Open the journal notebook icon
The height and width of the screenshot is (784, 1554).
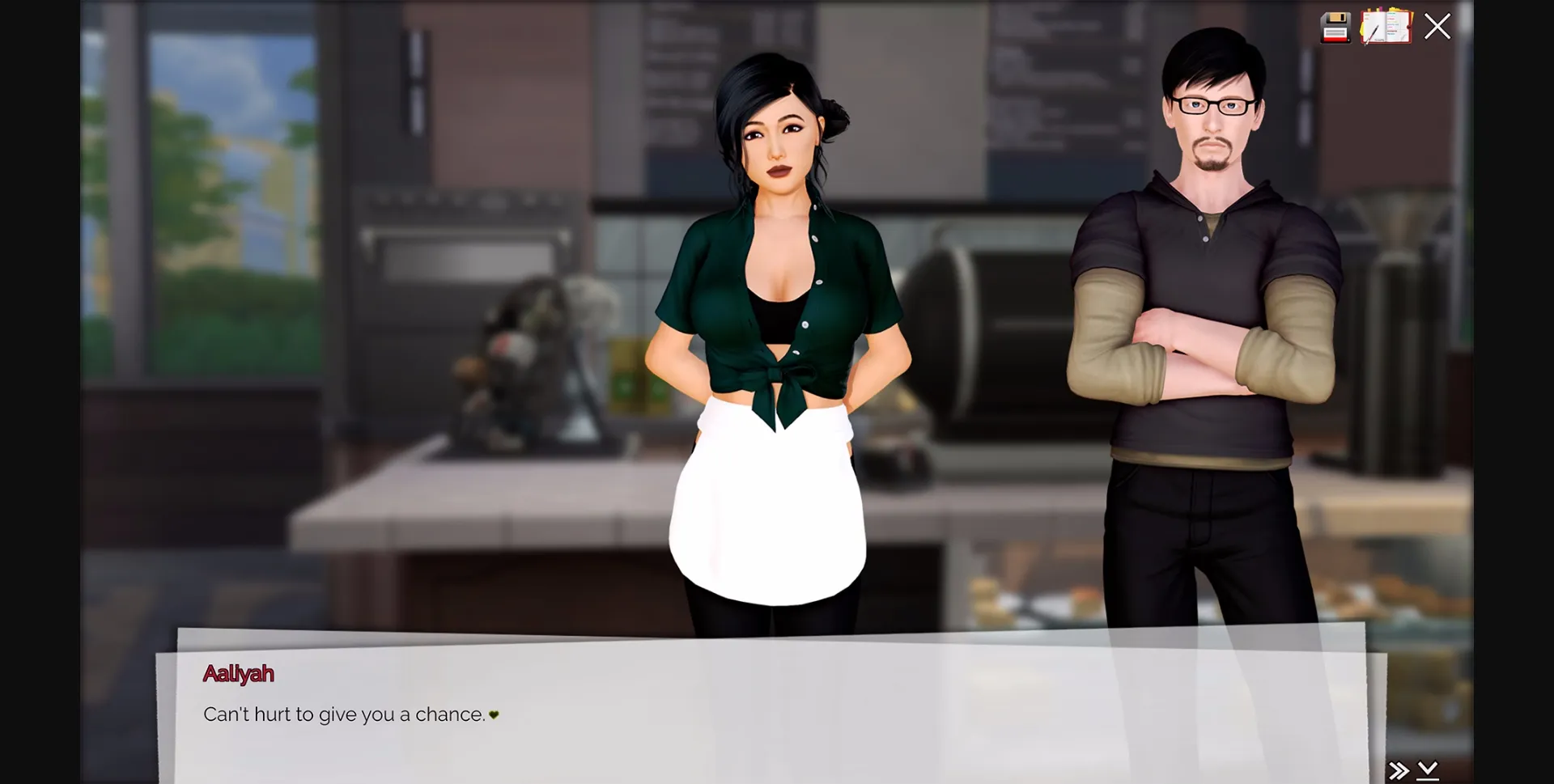[x=1386, y=27]
